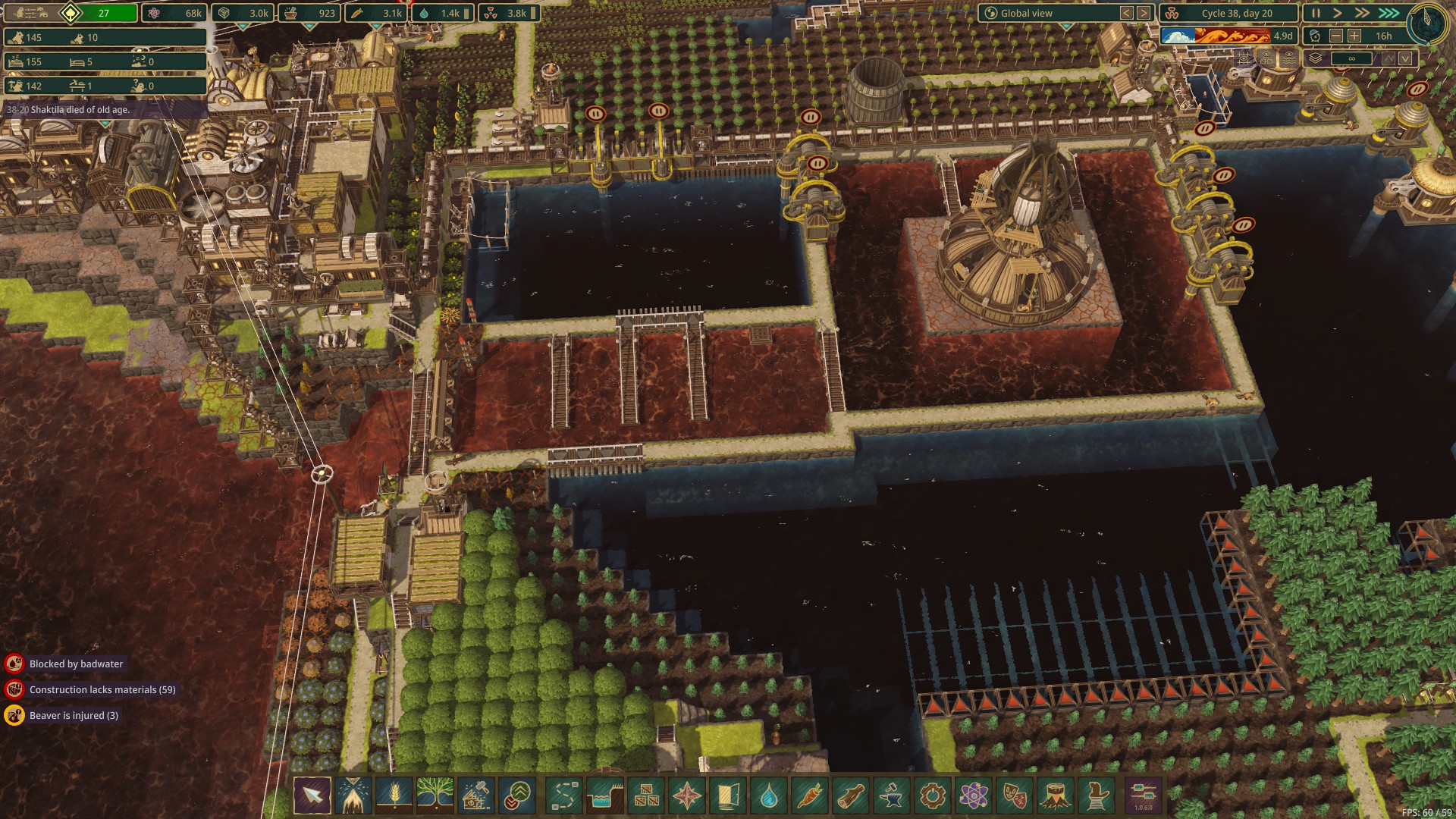Show 'Construction lacks materials' alert list
The image size is (1456, 819).
pyautogui.click(x=102, y=690)
